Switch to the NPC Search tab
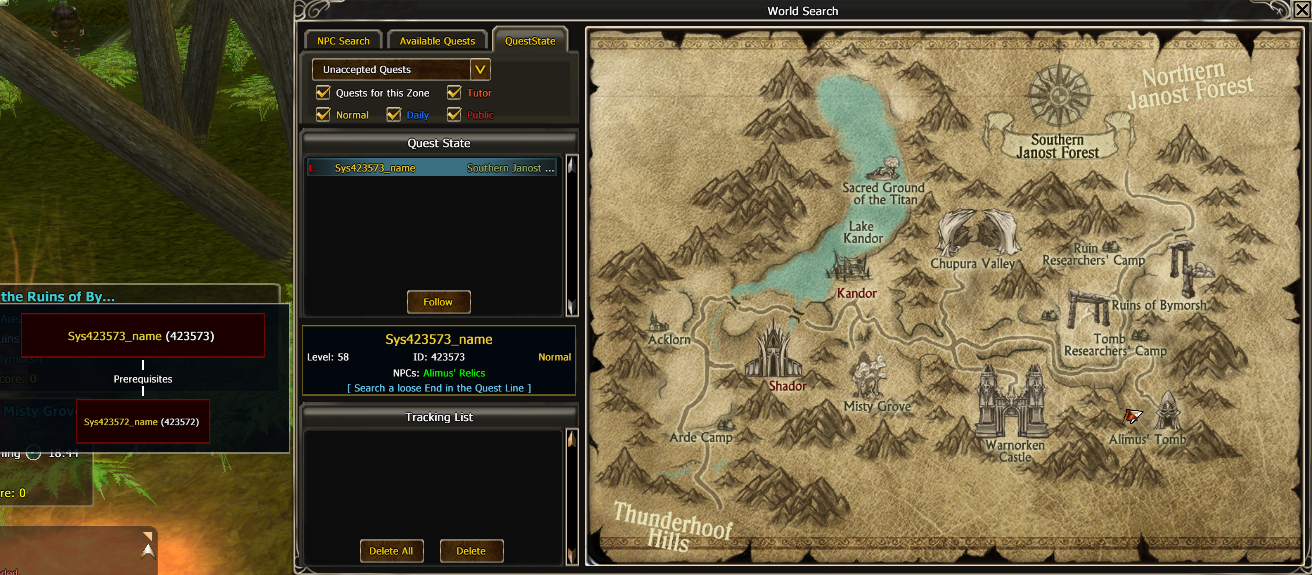This screenshot has width=1312, height=575. [x=343, y=41]
